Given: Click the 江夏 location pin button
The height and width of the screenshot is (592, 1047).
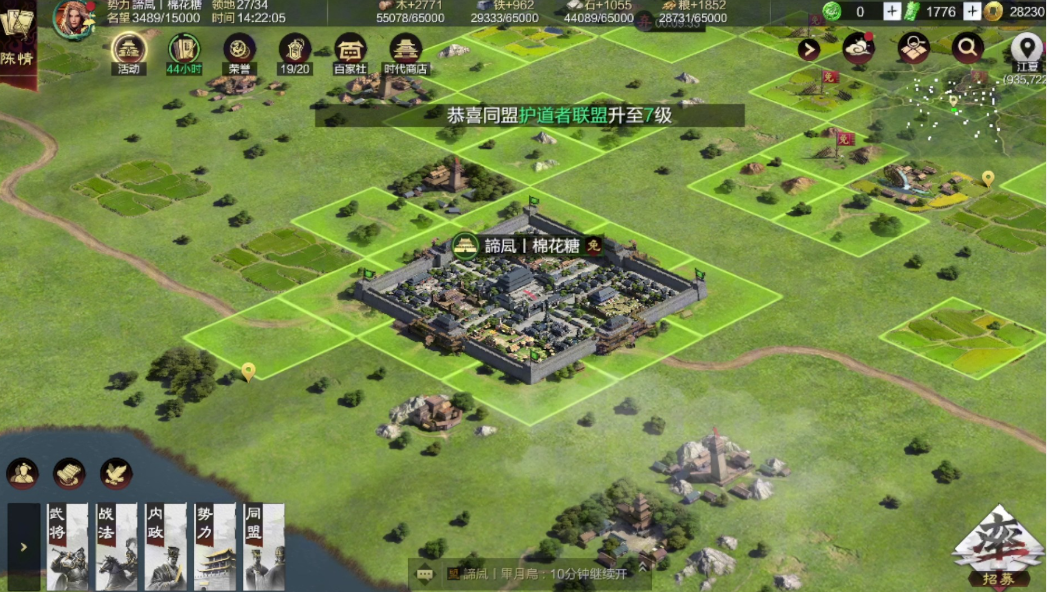Looking at the screenshot, I should coord(1026,47).
